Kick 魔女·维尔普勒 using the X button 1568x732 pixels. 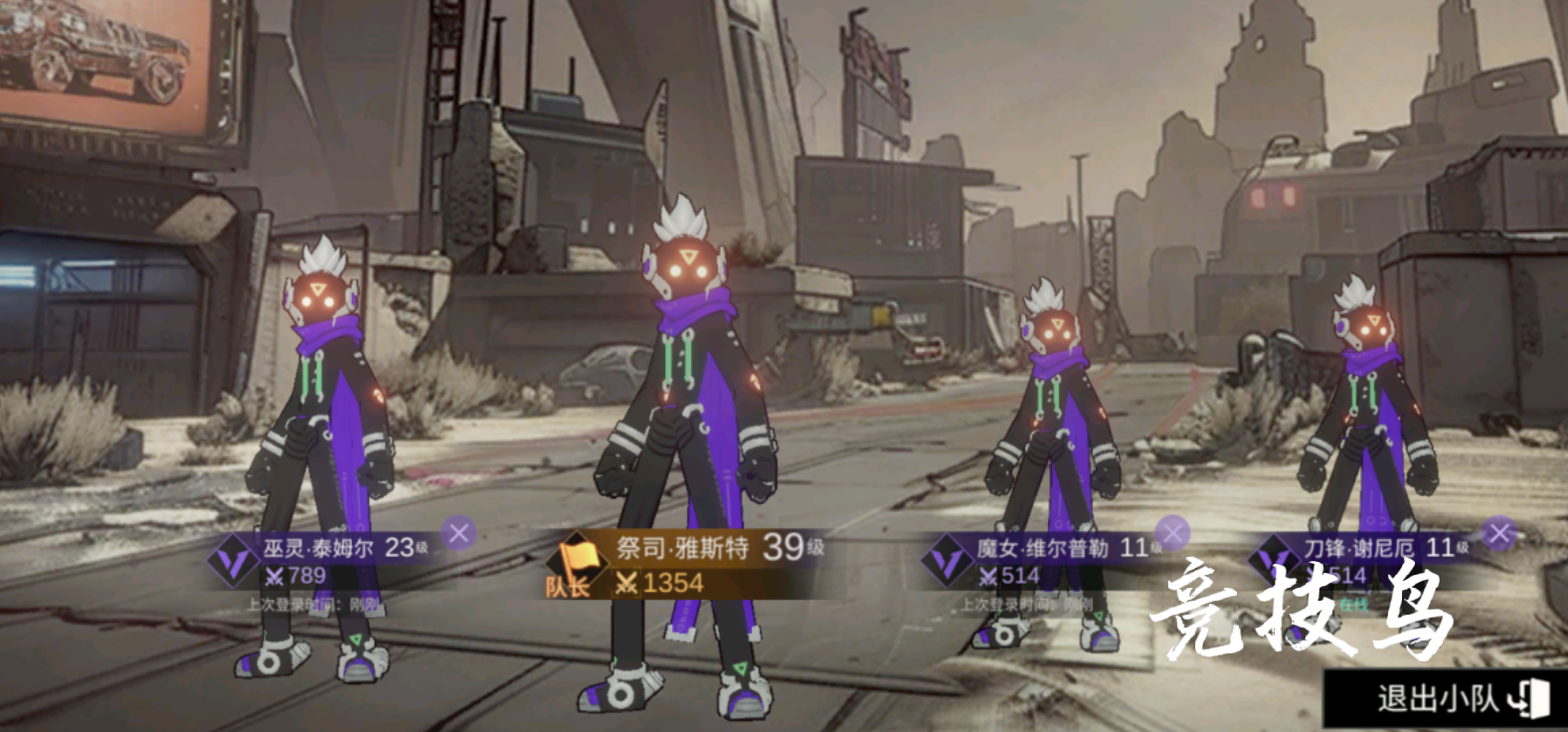[1173, 534]
